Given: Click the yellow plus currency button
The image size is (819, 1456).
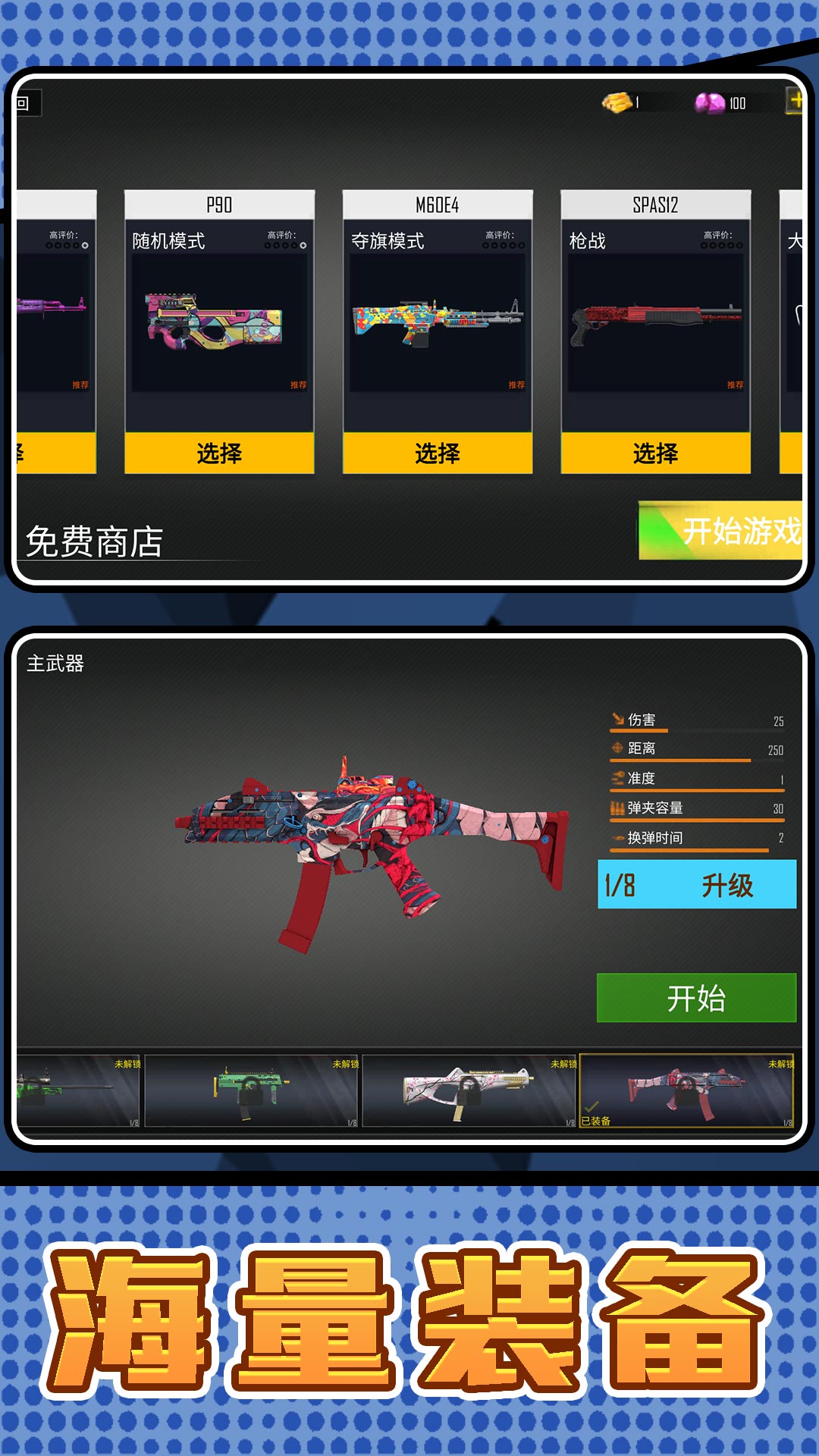Looking at the screenshot, I should [795, 101].
